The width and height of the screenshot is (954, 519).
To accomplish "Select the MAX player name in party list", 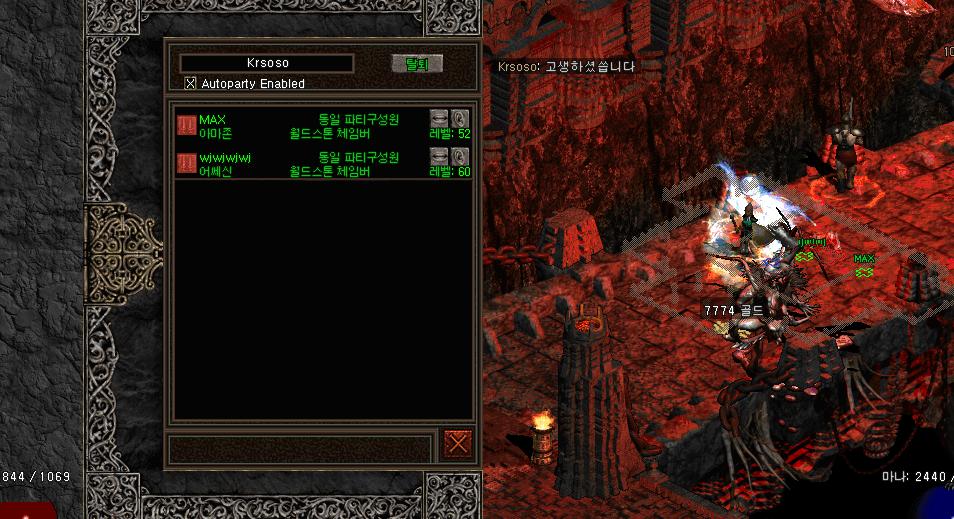I will click(213, 120).
